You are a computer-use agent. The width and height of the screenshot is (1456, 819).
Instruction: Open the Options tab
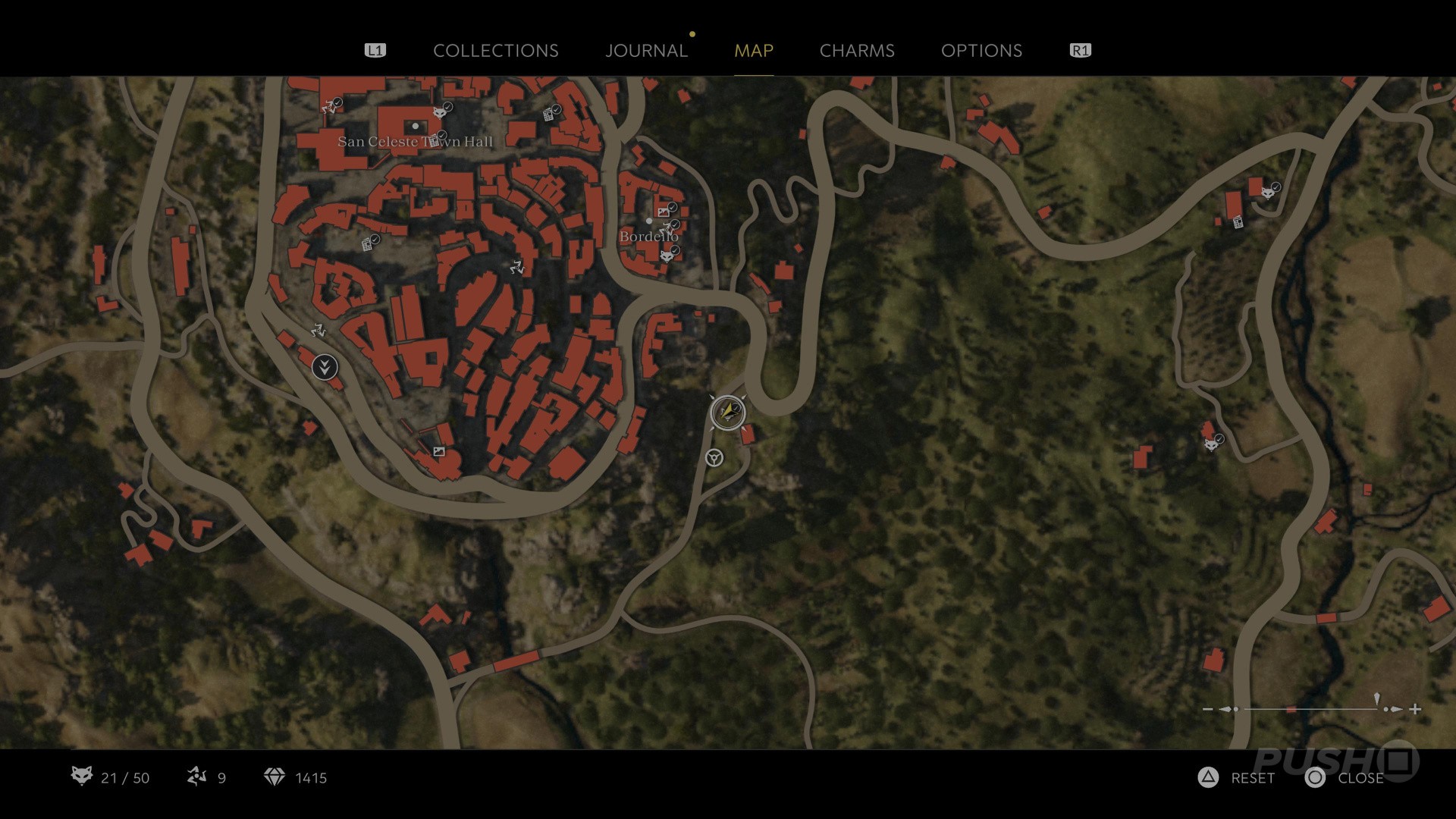(981, 51)
